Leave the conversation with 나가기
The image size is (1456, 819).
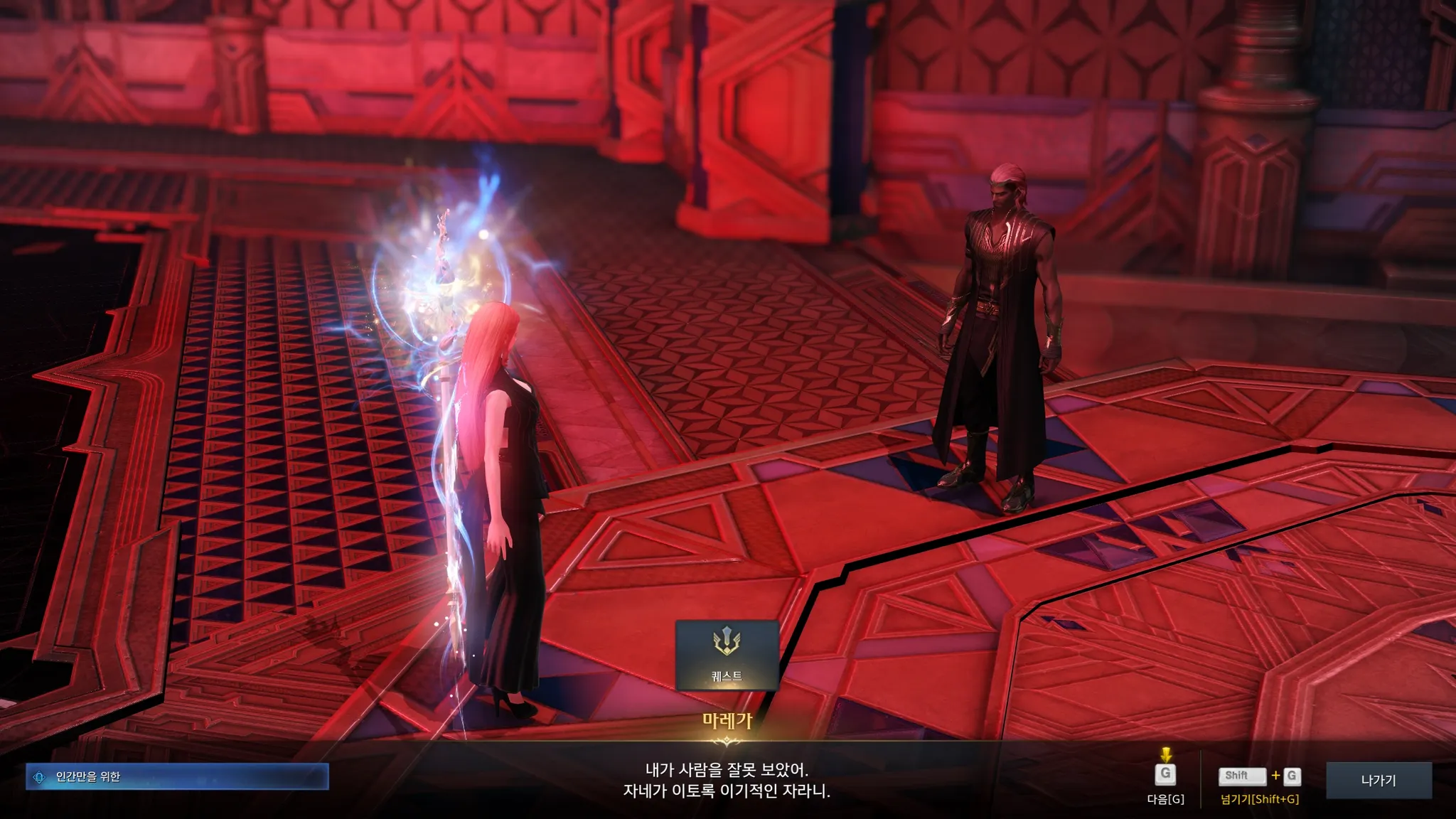click(x=1378, y=781)
